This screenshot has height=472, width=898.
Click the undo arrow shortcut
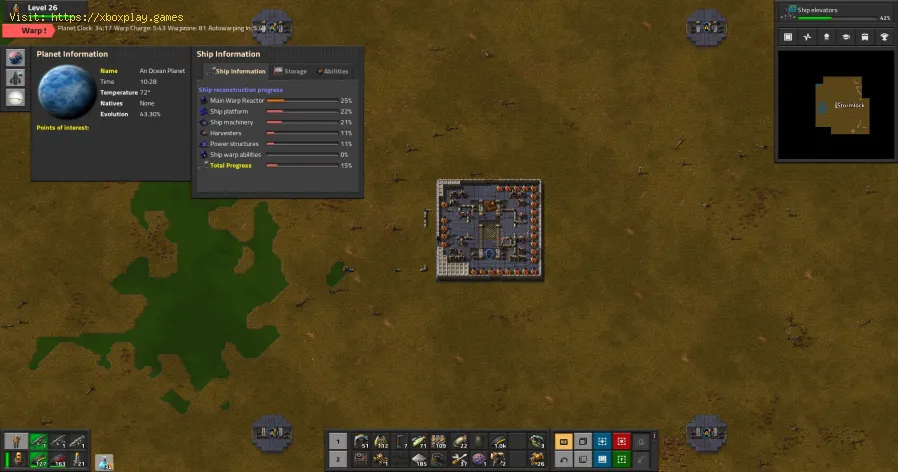point(563,459)
